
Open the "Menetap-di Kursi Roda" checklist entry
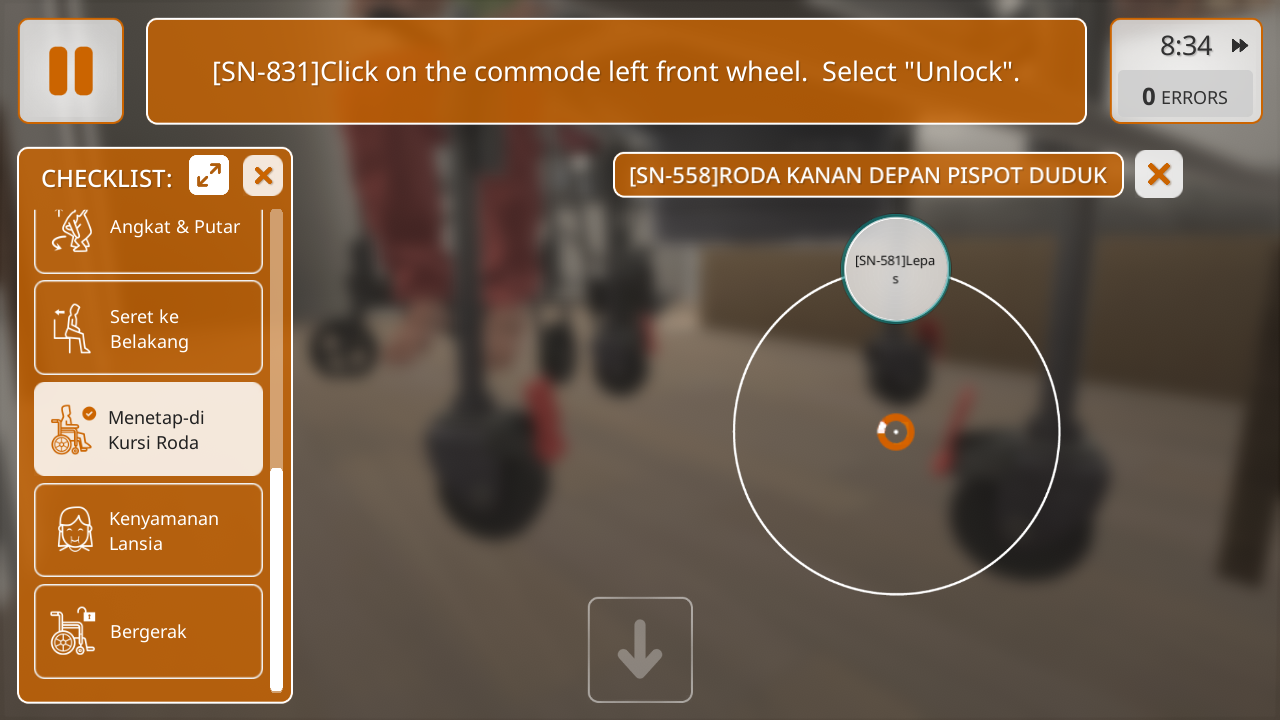(x=149, y=429)
